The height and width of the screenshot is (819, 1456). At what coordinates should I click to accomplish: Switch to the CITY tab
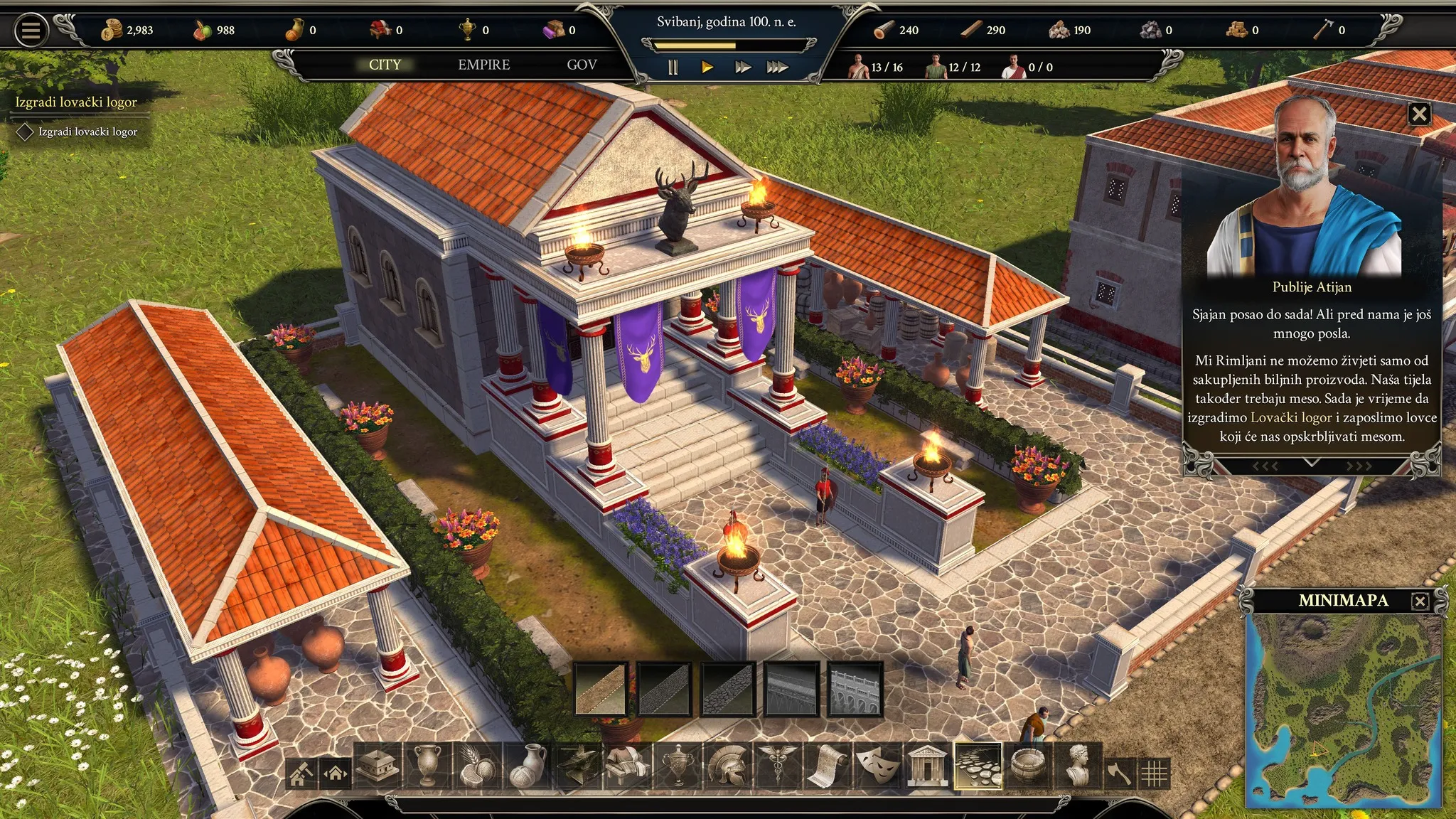click(x=385, y=65)
